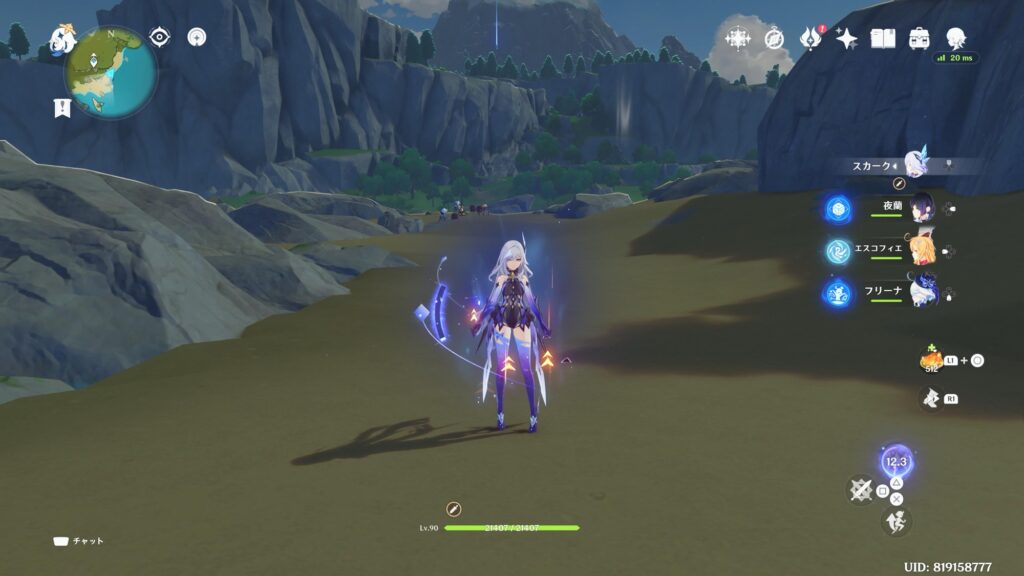
Task: Open the open-book handbook icon
Action: point(882,39)
